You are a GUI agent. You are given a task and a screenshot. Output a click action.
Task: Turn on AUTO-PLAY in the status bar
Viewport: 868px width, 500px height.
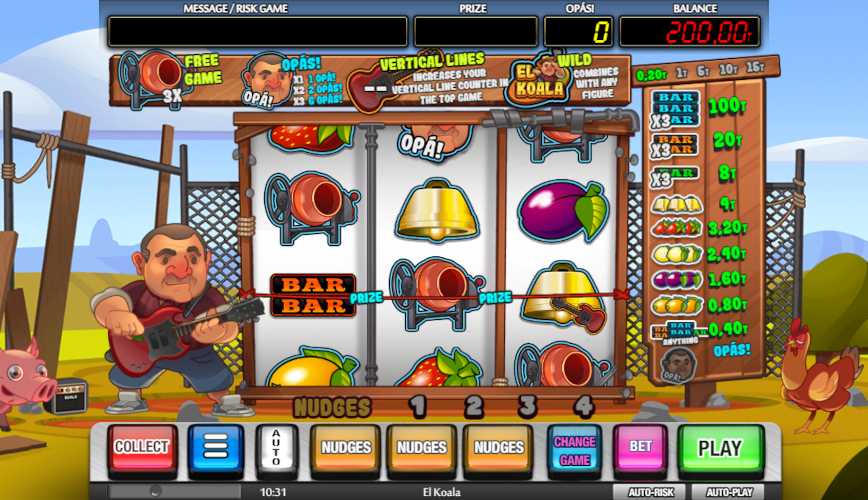tap(729, 492)
